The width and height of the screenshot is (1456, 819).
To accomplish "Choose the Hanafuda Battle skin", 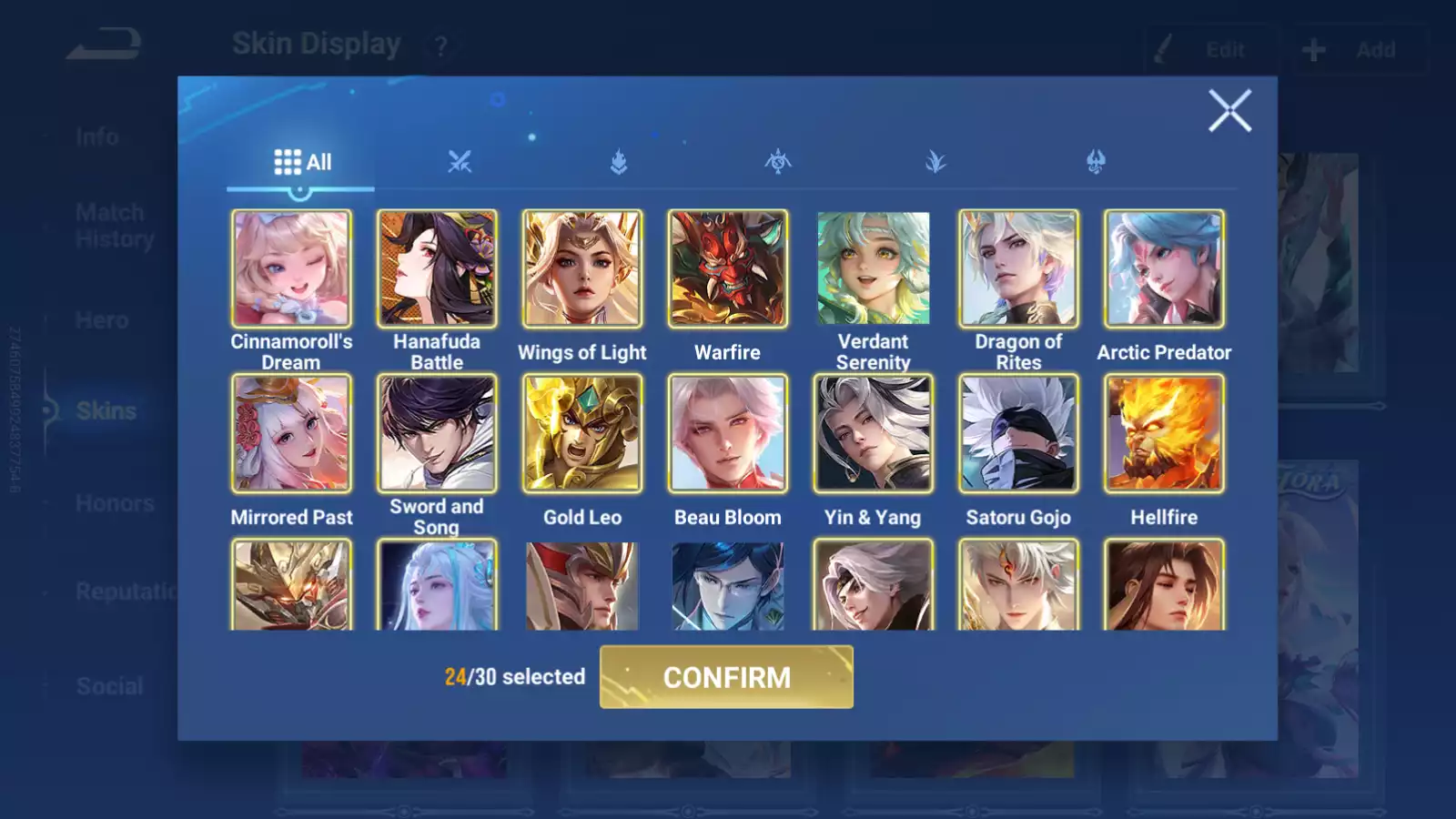I will 437,268.
